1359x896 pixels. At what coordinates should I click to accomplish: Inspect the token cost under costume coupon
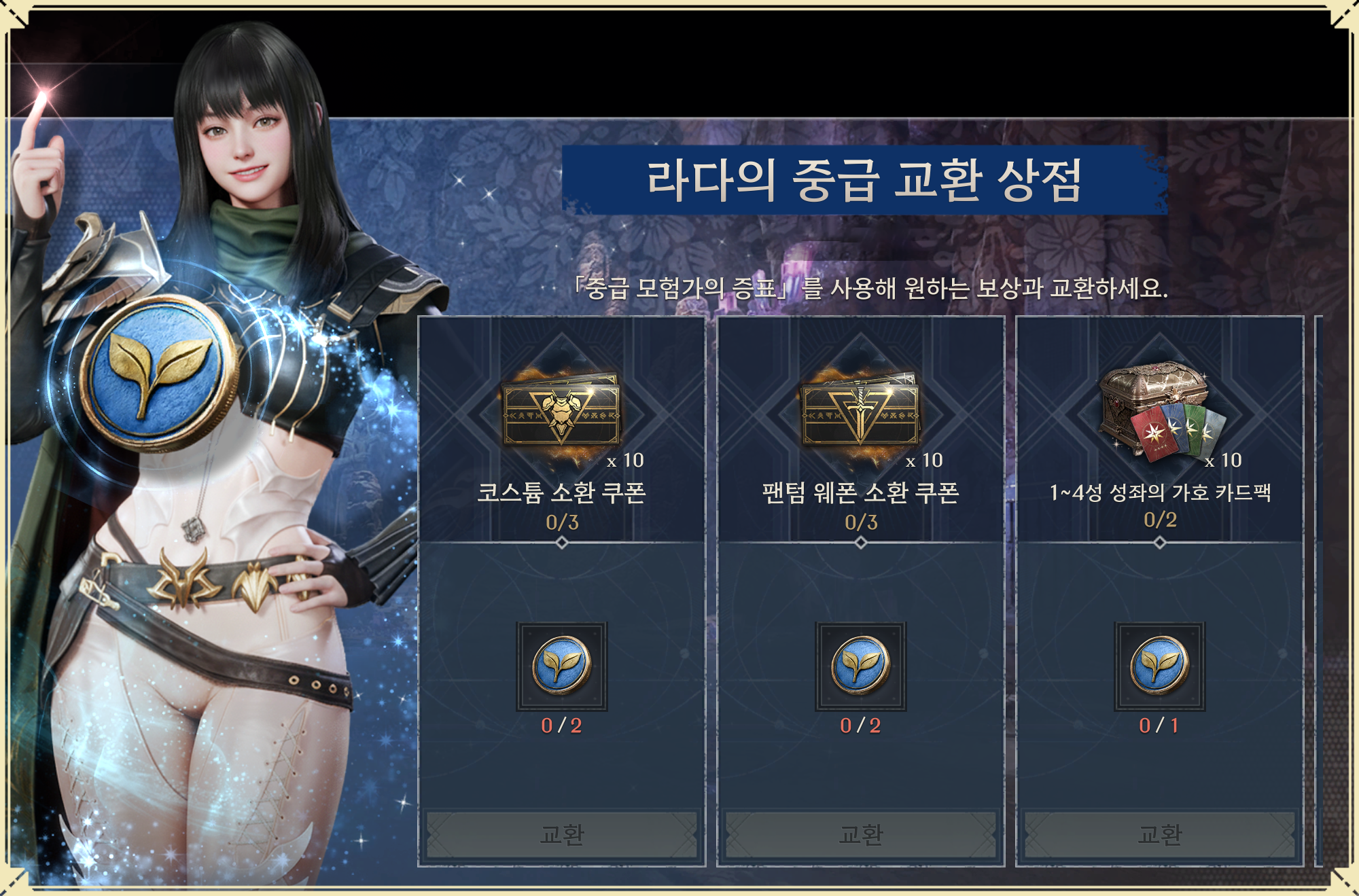click(x=561, y=666)
